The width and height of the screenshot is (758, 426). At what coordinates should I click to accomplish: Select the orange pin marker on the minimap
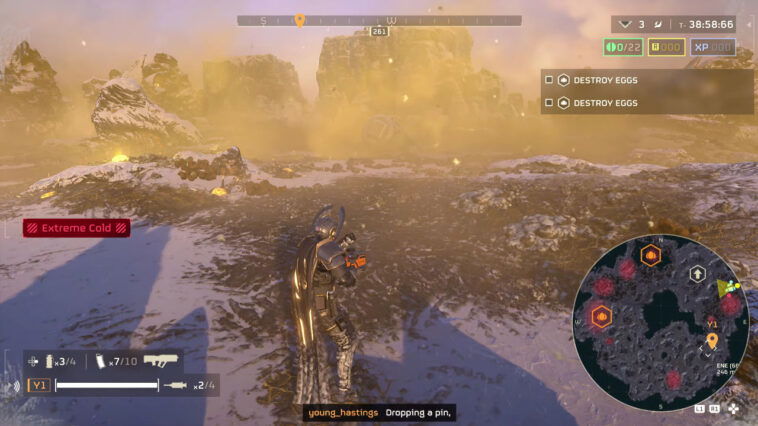(x=711, y=341)
